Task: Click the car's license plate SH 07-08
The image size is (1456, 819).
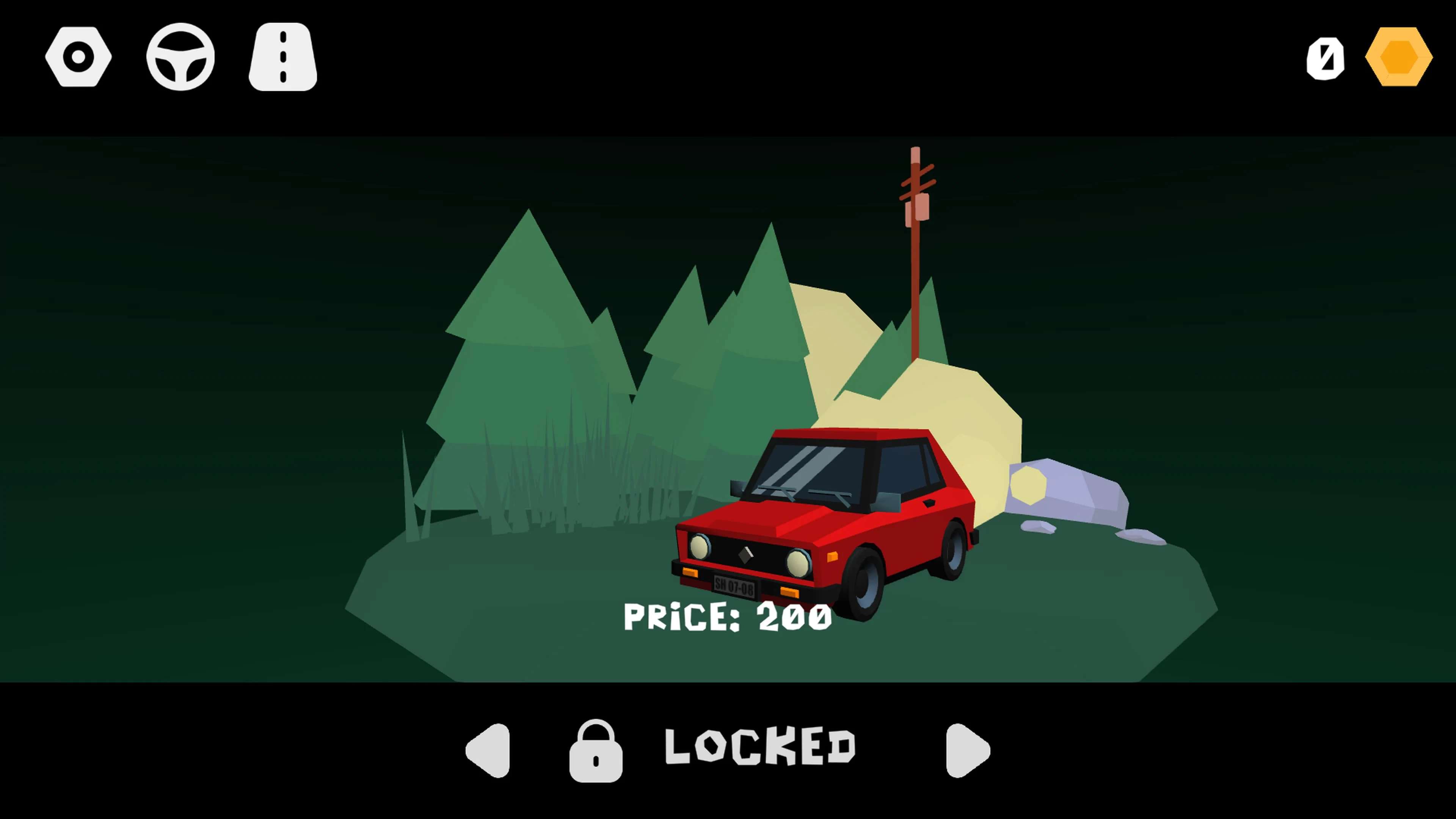Action: tap(736, 586)
